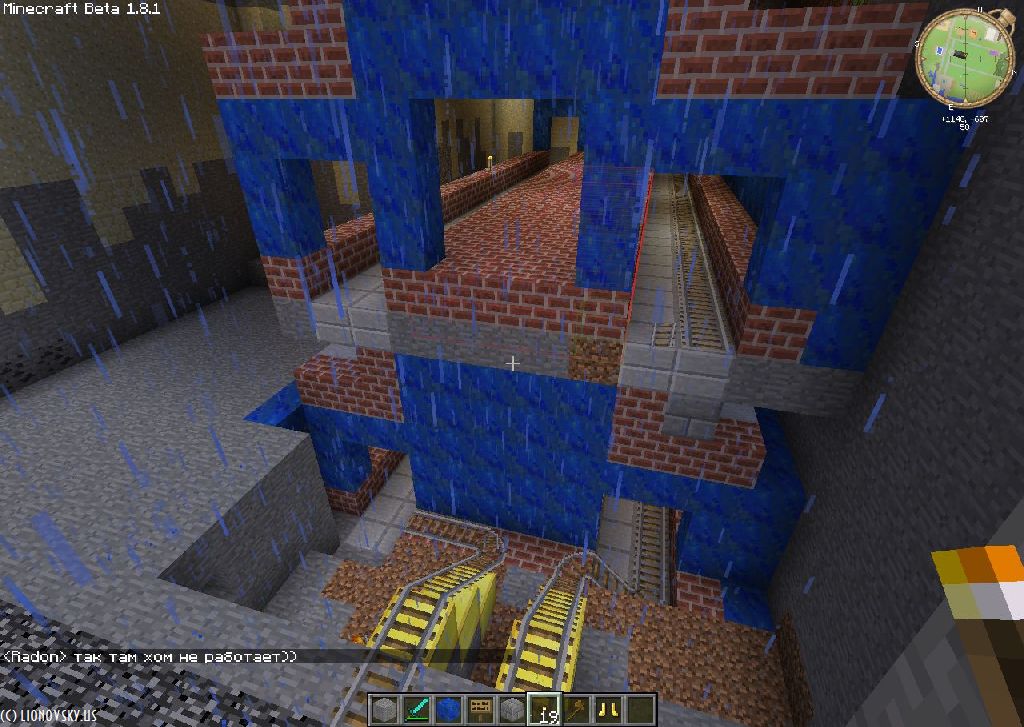The height and width of the screenshot is (727, 1024).
Task: Choose the blue lapis block slot
Action: pyautogui.click(x=448, y=710)
